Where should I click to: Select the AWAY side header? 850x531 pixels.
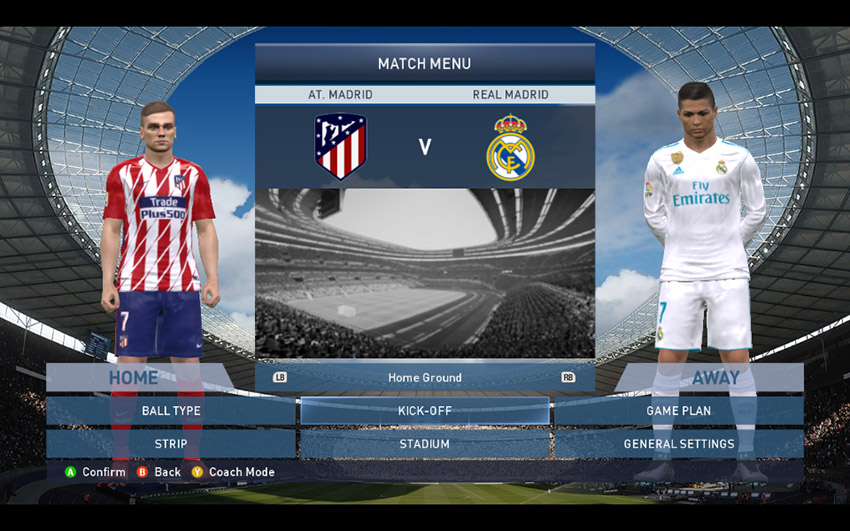click(716, 377)
